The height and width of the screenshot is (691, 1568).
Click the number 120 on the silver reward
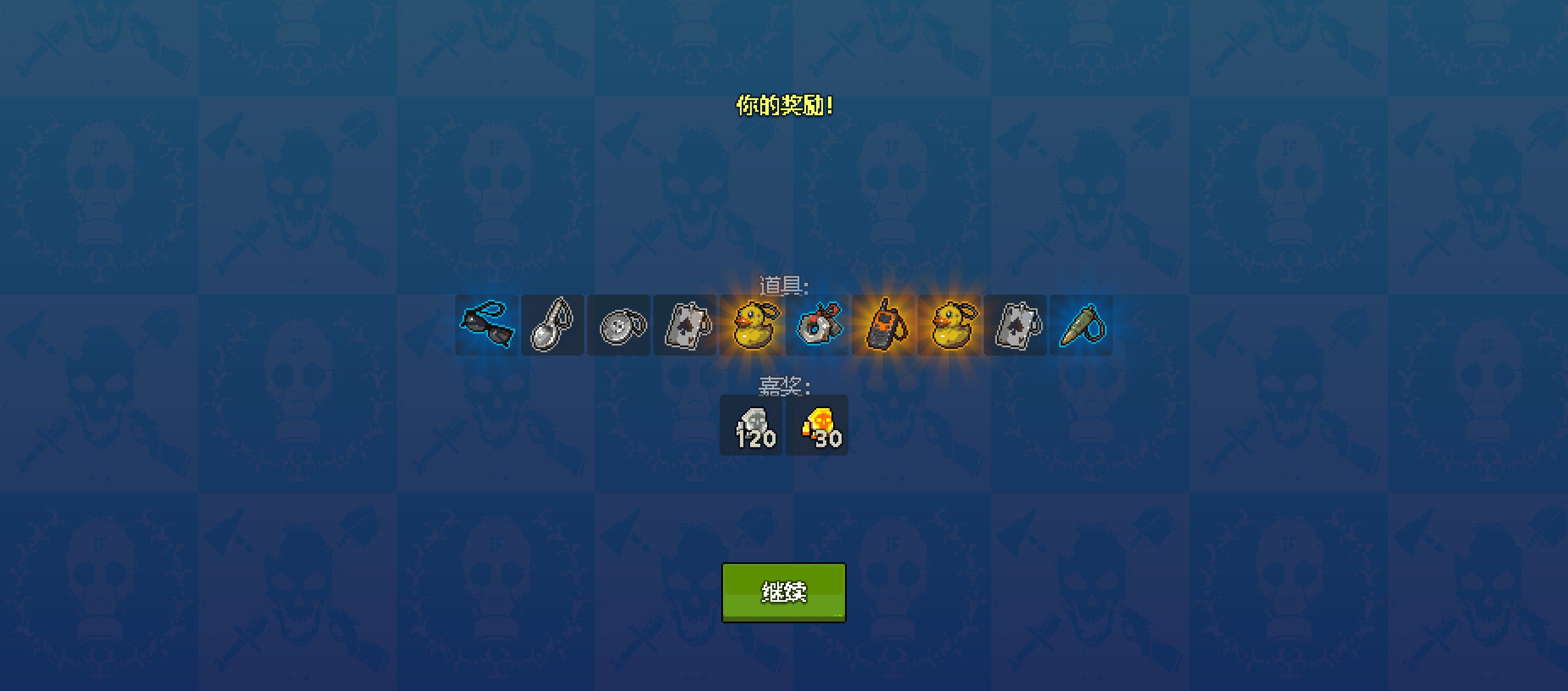(757, 441)
